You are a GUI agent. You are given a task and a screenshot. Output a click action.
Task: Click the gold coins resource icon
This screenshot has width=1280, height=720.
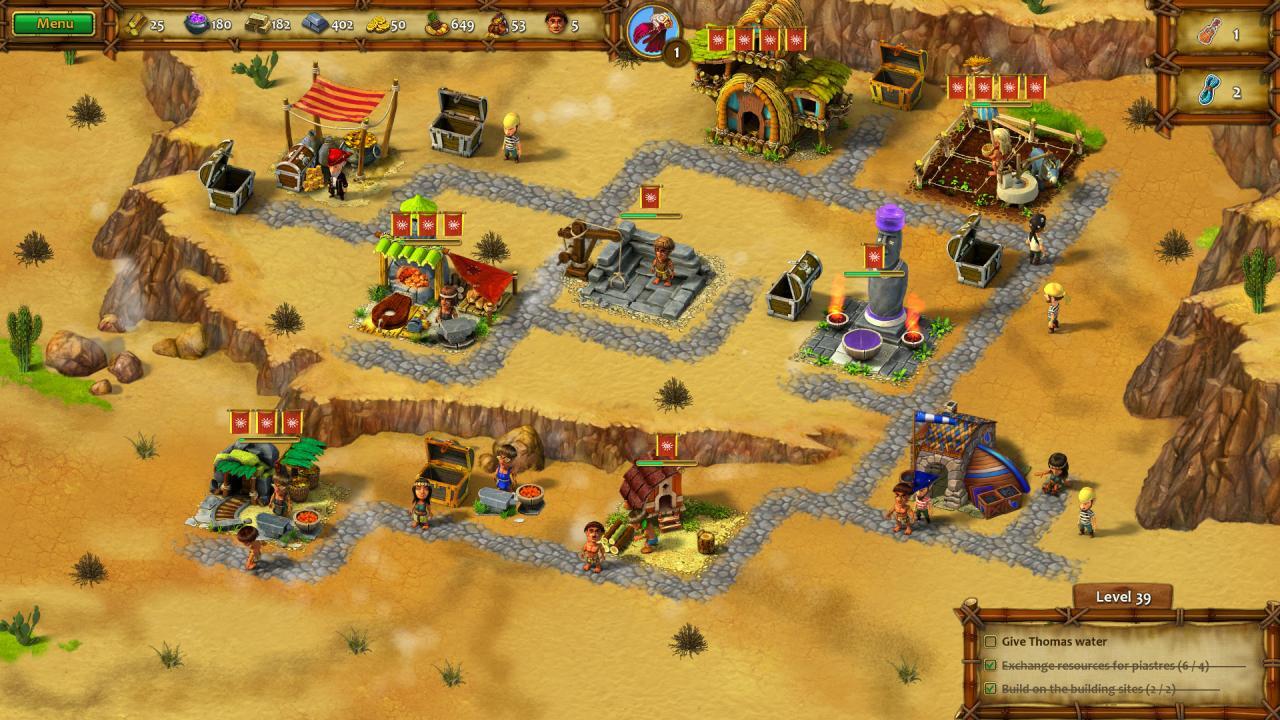tap(377, 26)
